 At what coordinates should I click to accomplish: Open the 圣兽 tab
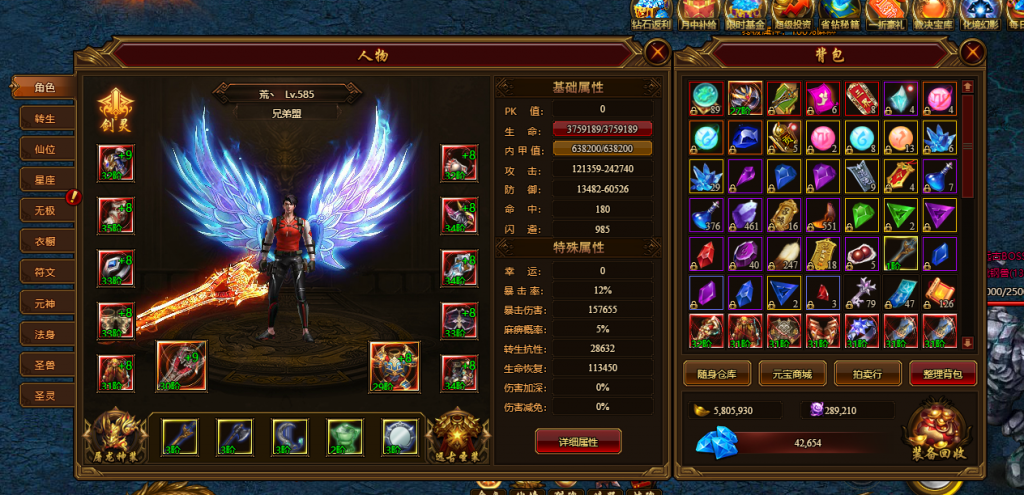(44, 364)
